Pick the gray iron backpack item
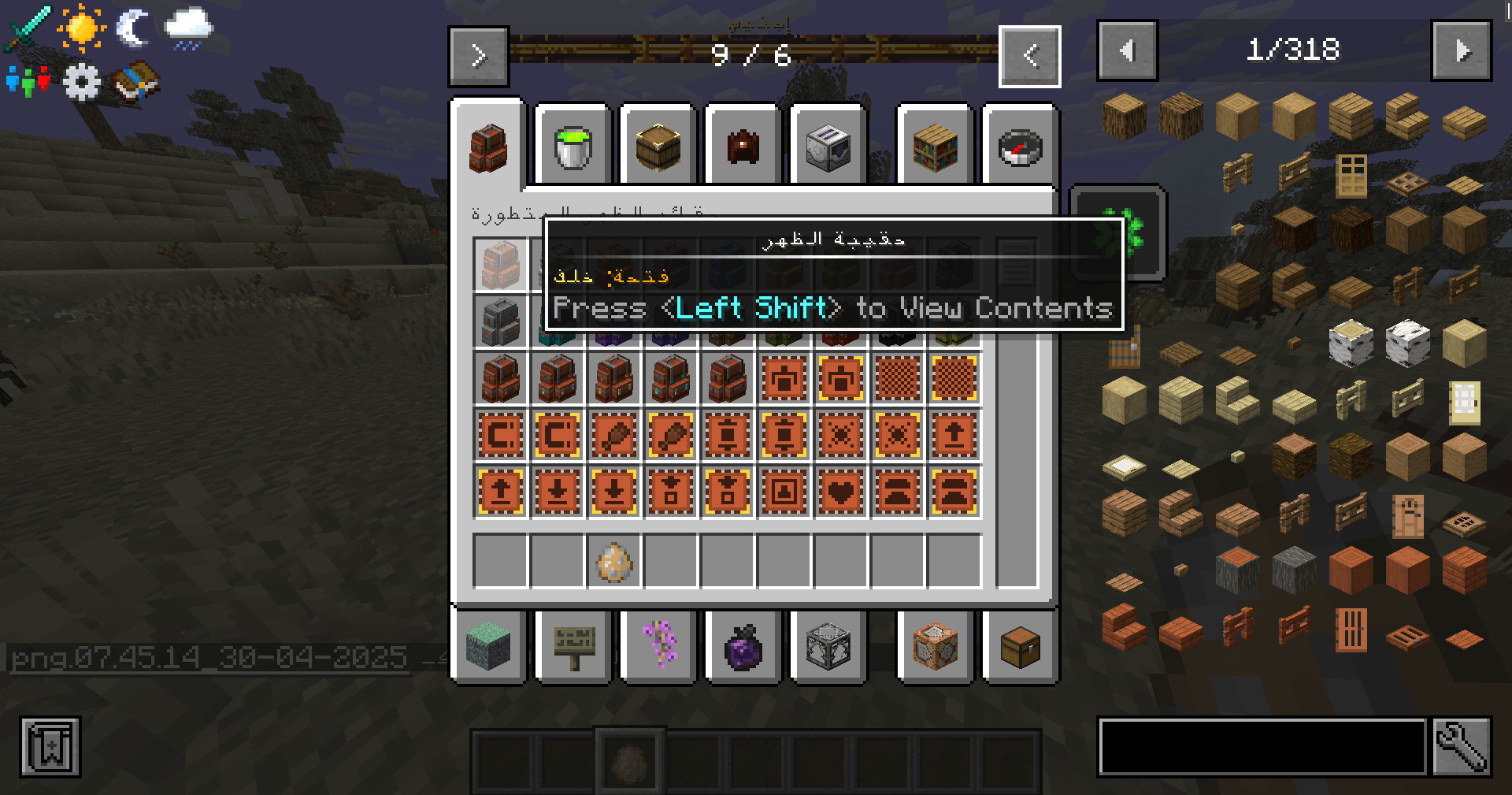The width and height of the screenshot is (1512, 795). [x=501, y=321]
